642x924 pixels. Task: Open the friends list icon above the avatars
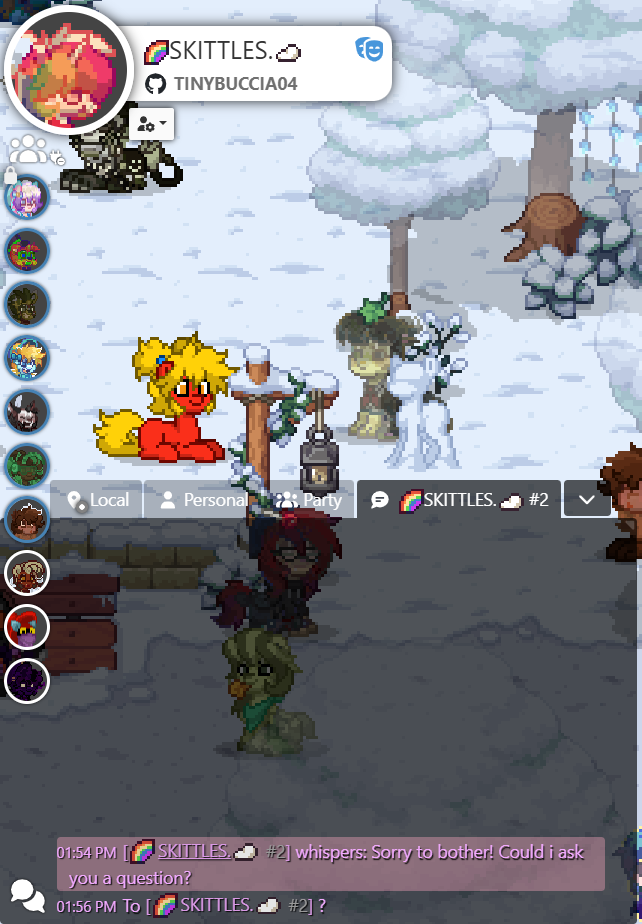pos(30,150)
